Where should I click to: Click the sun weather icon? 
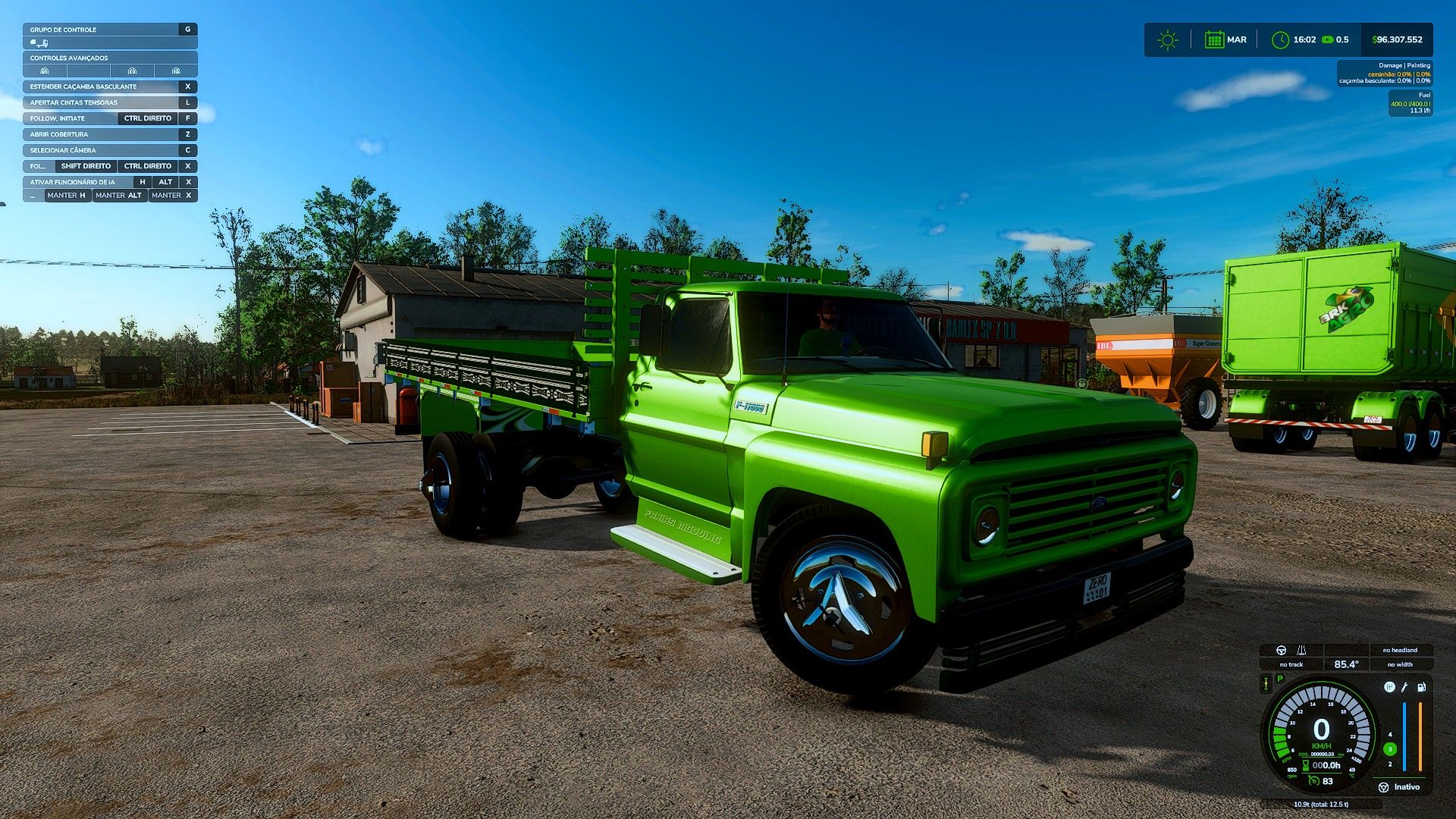click(x=1168, y=40)
